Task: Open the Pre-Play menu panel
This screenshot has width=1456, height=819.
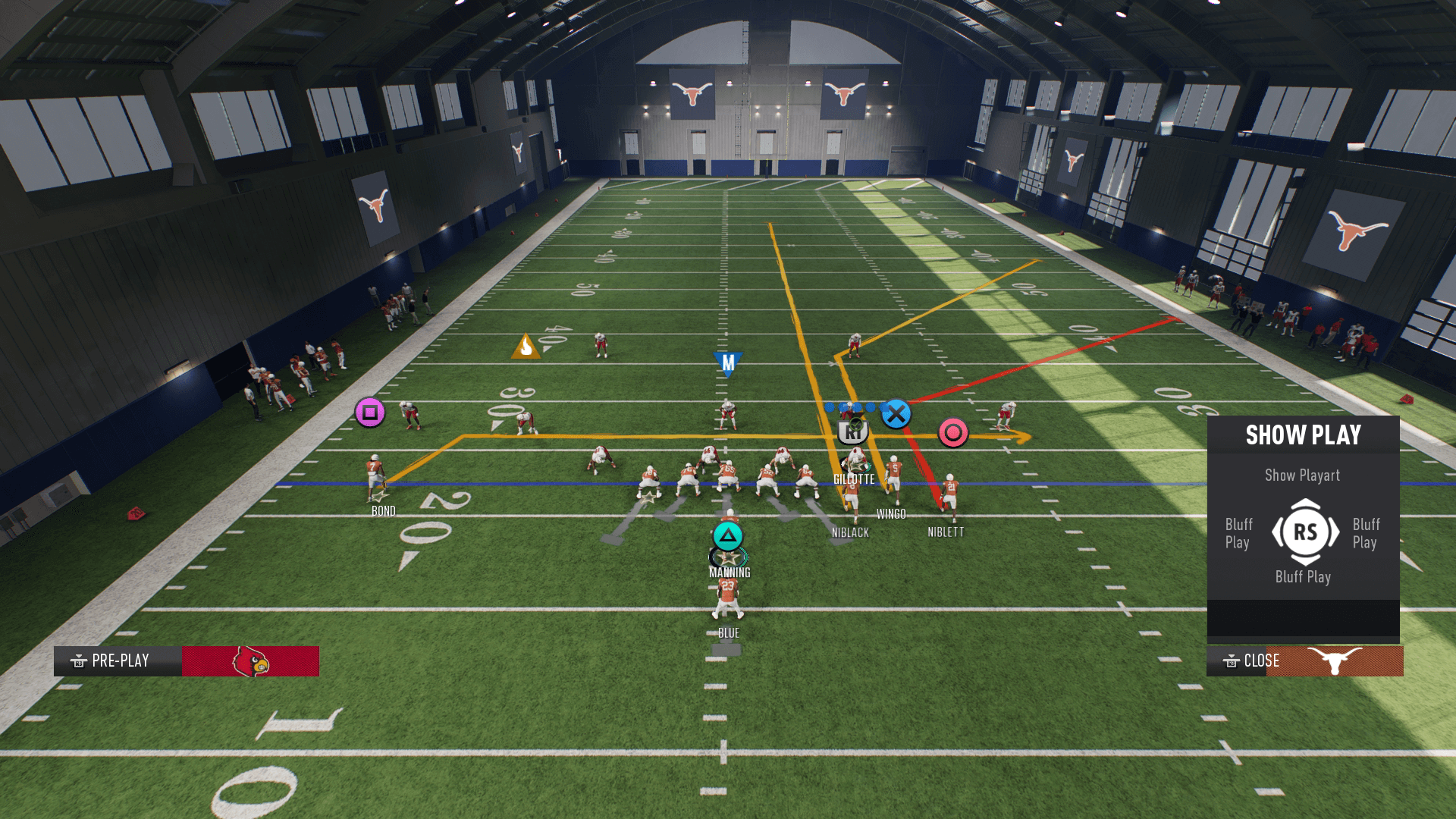Action: coord(118,661)
